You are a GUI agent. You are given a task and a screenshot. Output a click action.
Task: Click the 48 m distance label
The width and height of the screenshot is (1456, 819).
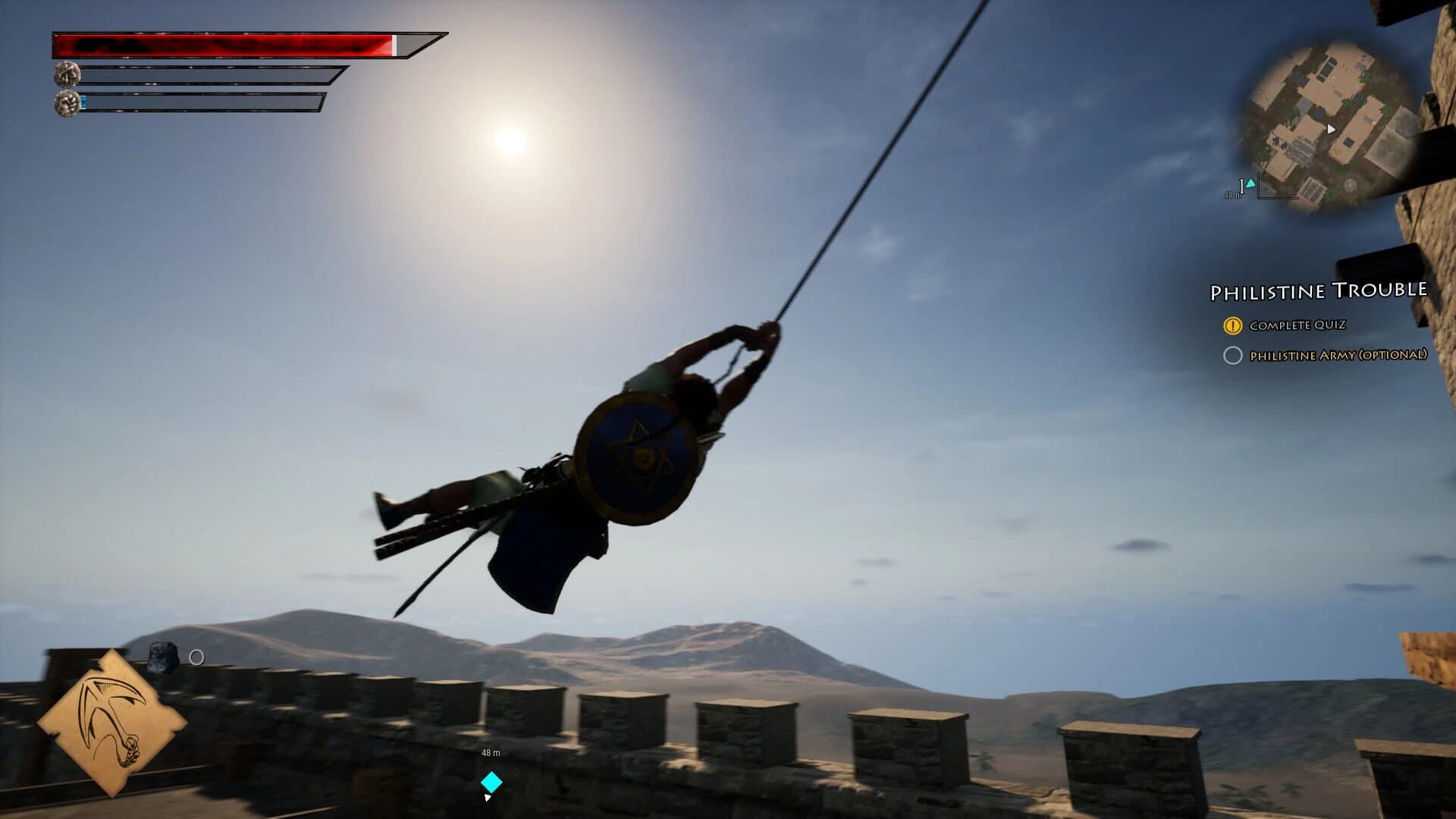coord(489,753)
